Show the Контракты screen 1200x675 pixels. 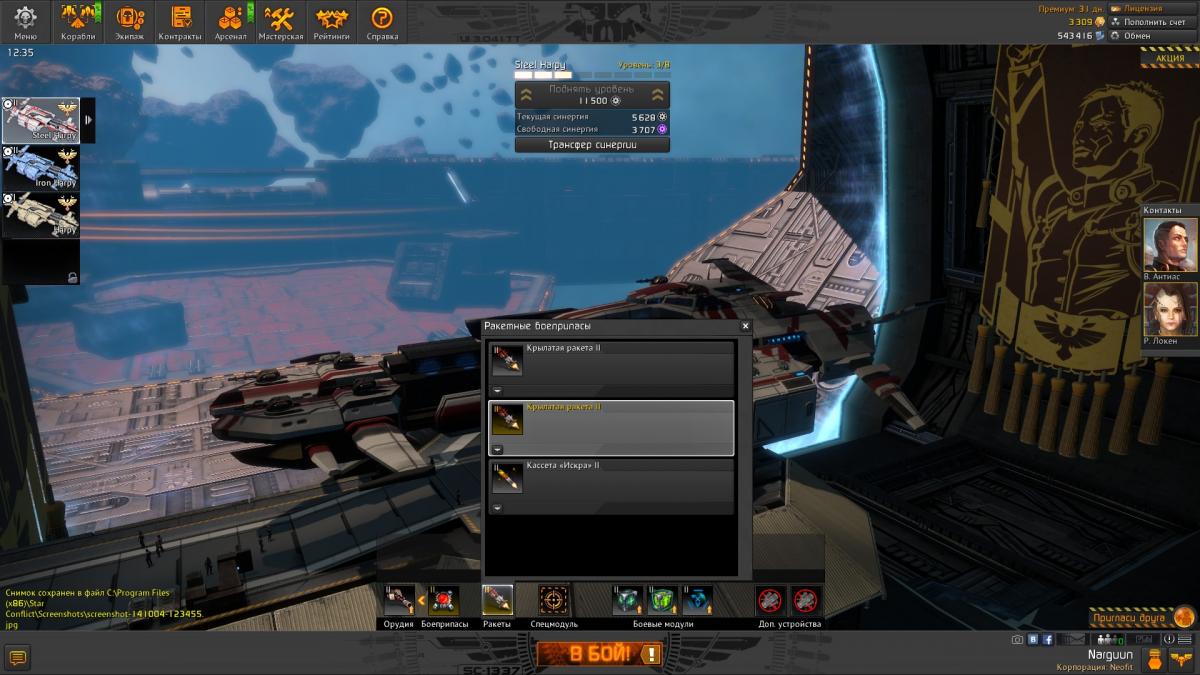tap(180, 22)
